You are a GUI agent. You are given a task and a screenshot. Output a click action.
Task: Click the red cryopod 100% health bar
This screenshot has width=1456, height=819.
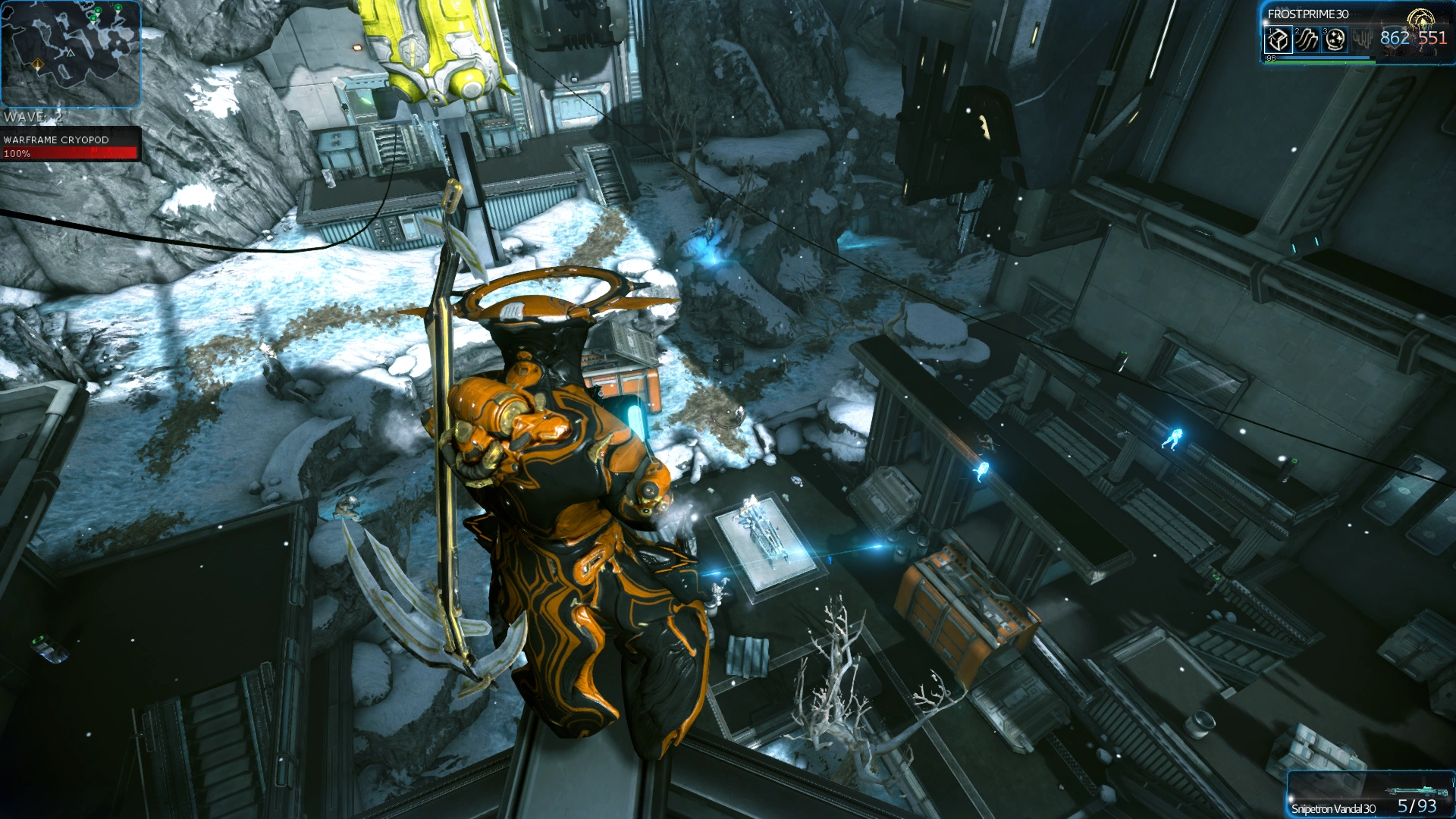70,154
